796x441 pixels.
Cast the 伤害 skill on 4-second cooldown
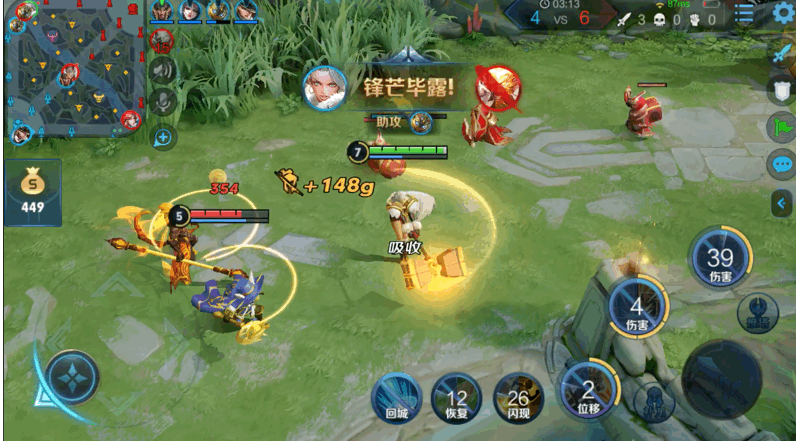[x=636, y=307]
